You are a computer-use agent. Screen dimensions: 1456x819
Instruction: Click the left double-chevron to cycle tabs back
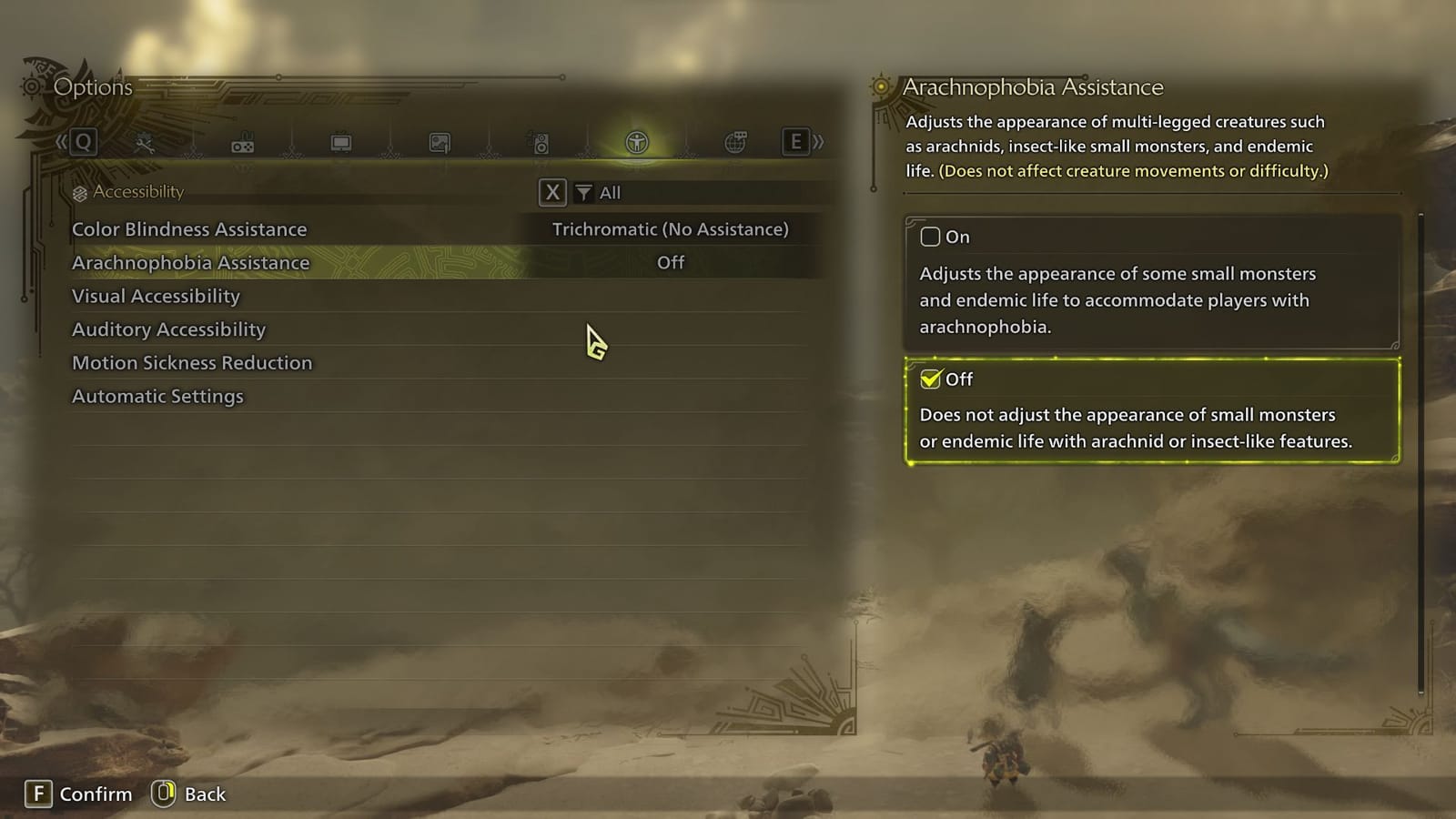[60, 143]
